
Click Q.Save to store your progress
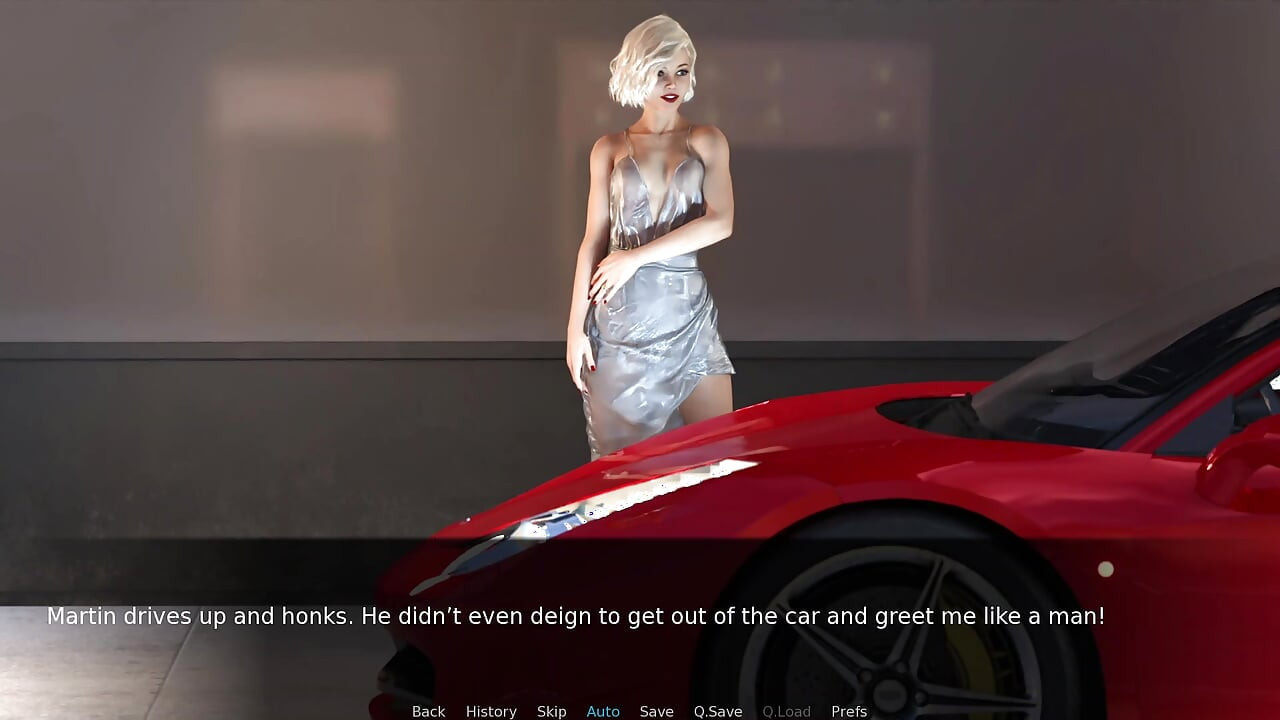tap(717, 711)
